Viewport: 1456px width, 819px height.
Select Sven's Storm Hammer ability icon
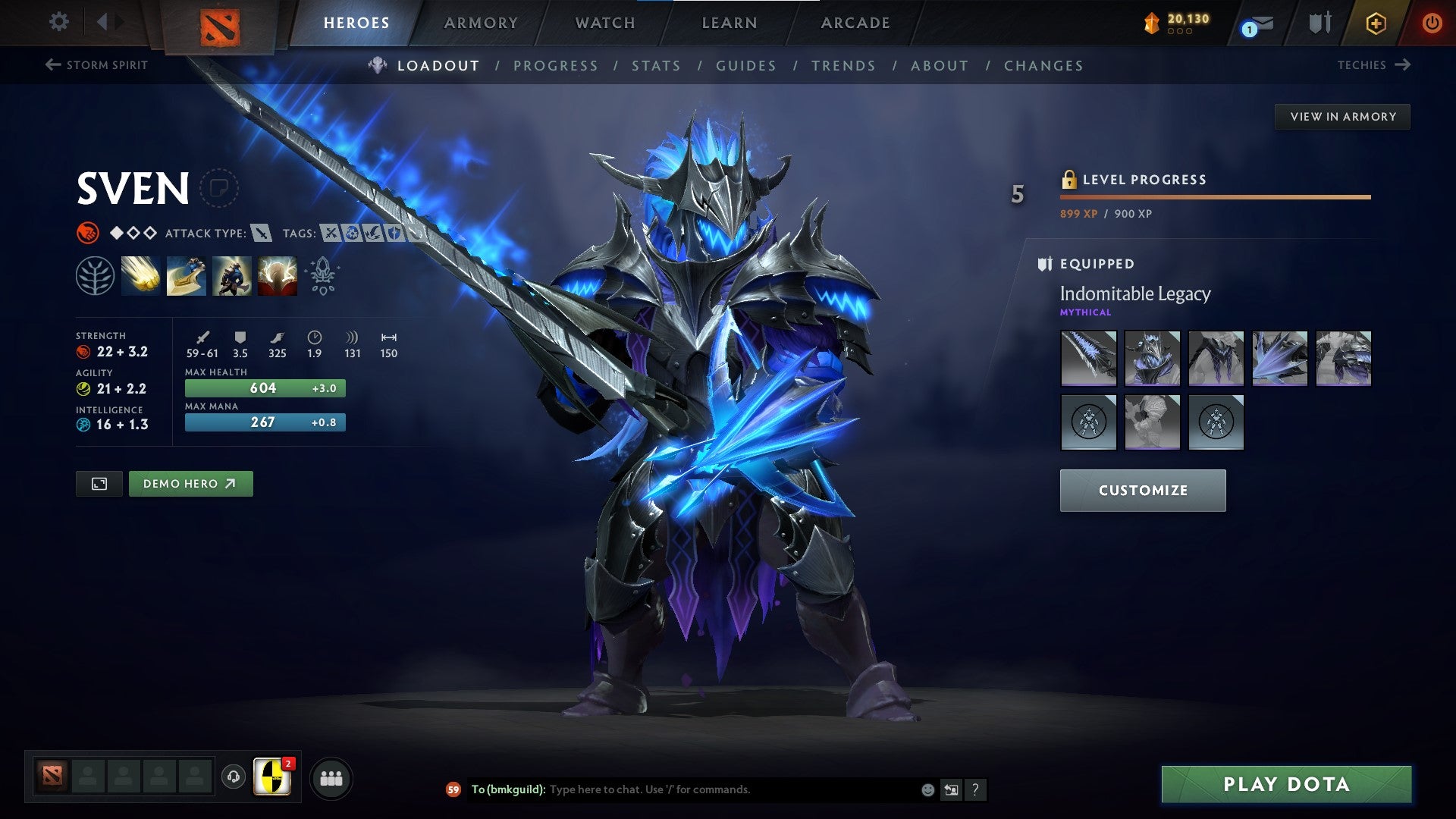coord(140,275)
